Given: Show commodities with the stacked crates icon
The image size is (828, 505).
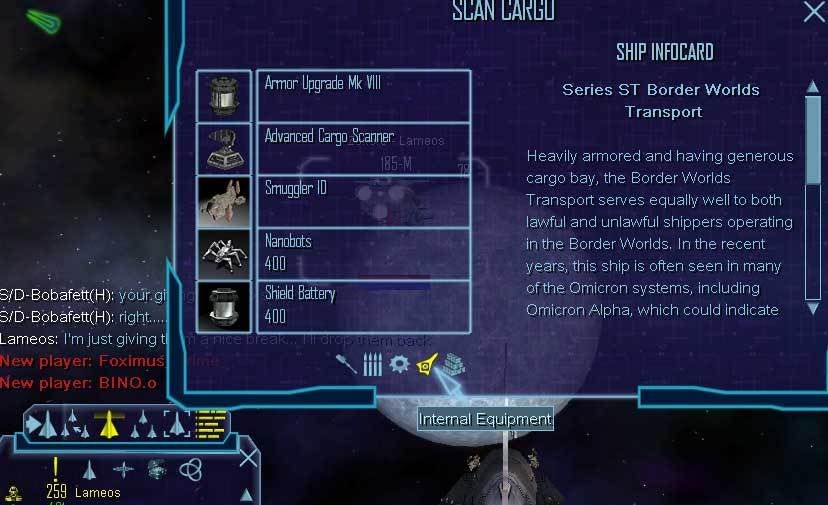Looking at the screenshot, I should 454,364.
